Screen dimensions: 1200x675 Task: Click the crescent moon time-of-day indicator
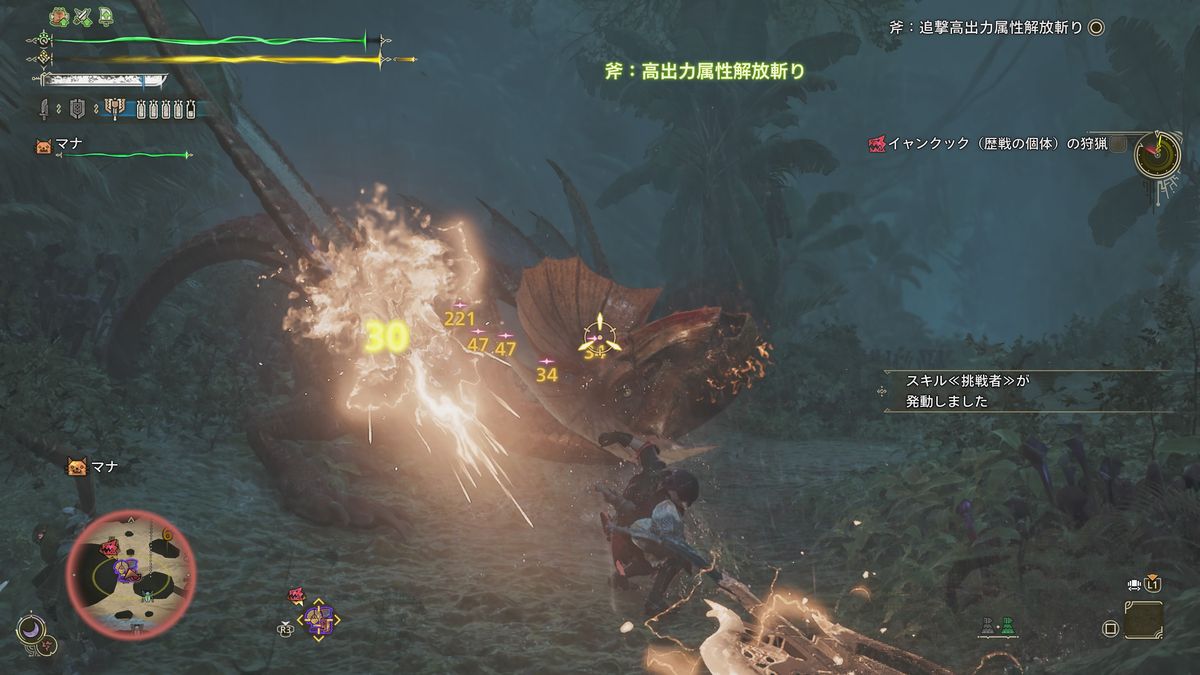tap(30, 629)
